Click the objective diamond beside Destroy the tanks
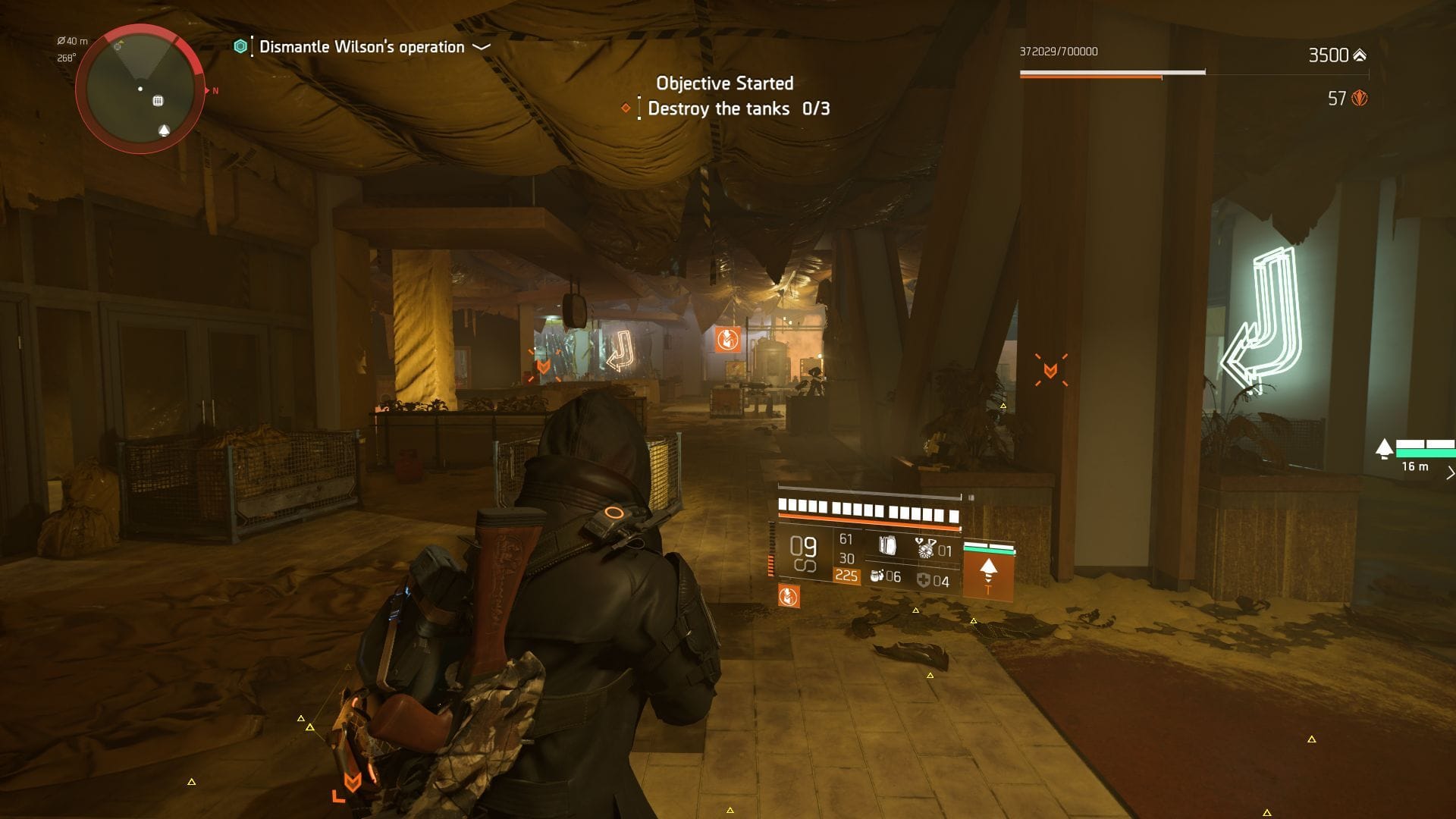Screen dimensions: 1456x819 click(627, 108)
